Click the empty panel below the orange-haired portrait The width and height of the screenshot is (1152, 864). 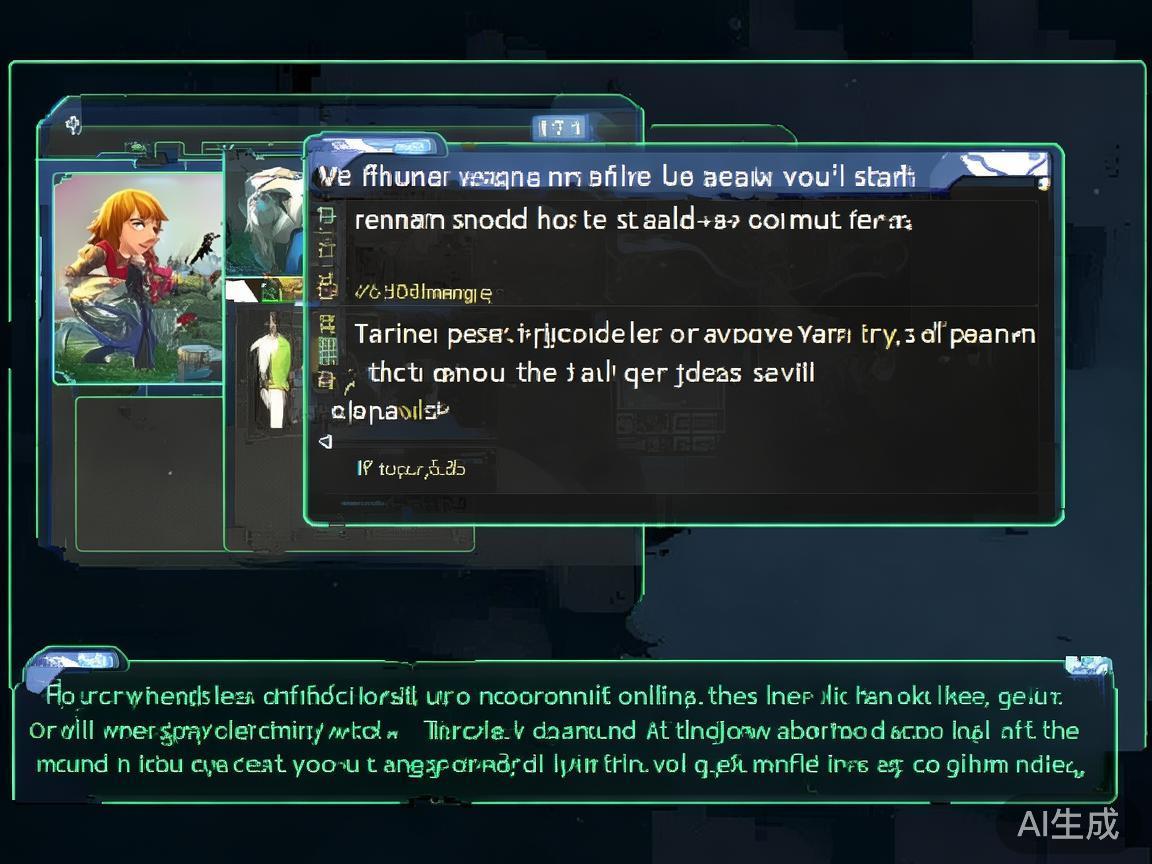(x=150, y=472)
